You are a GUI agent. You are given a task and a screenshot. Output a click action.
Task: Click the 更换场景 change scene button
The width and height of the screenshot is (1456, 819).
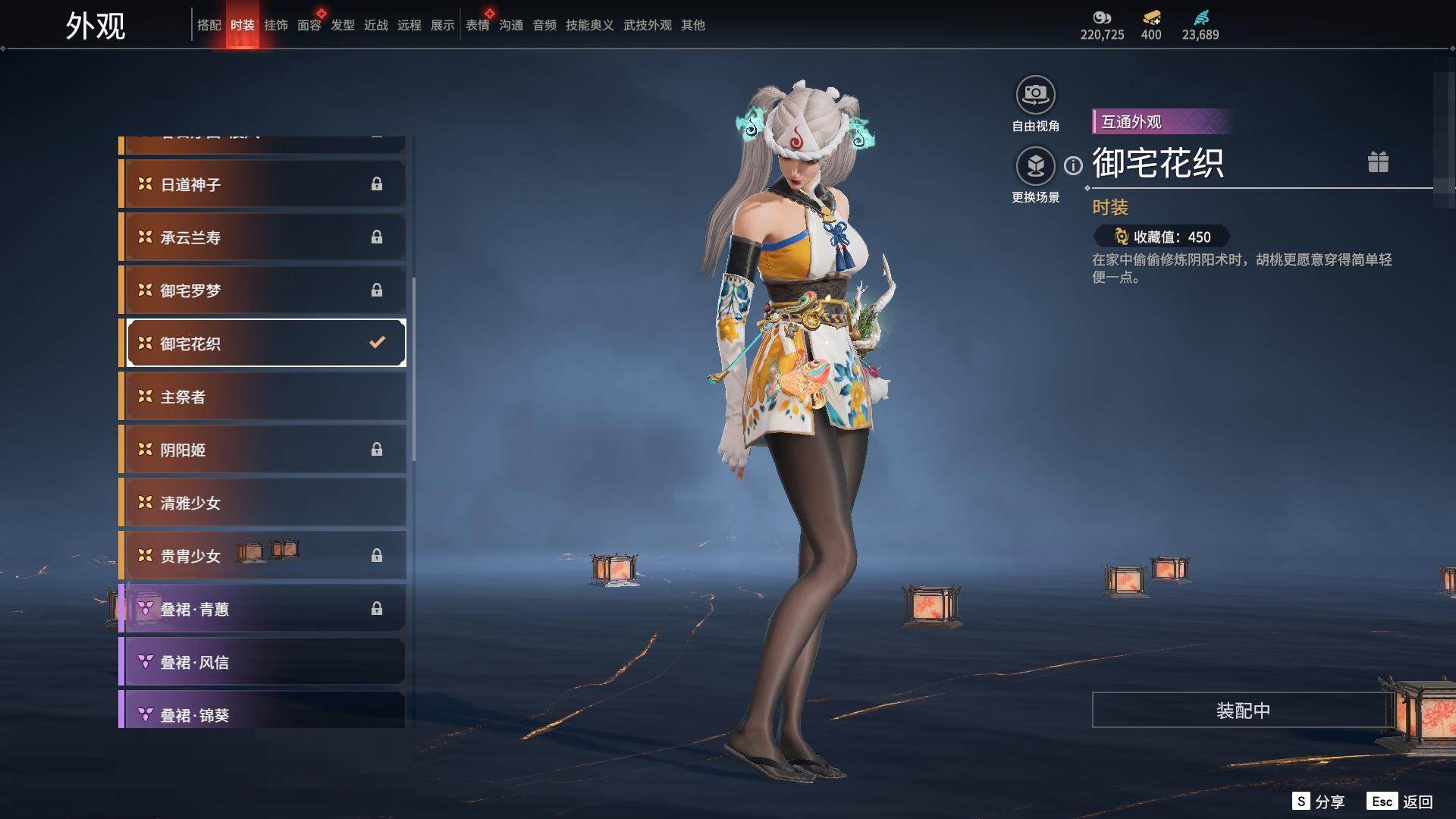(1035, 167)
